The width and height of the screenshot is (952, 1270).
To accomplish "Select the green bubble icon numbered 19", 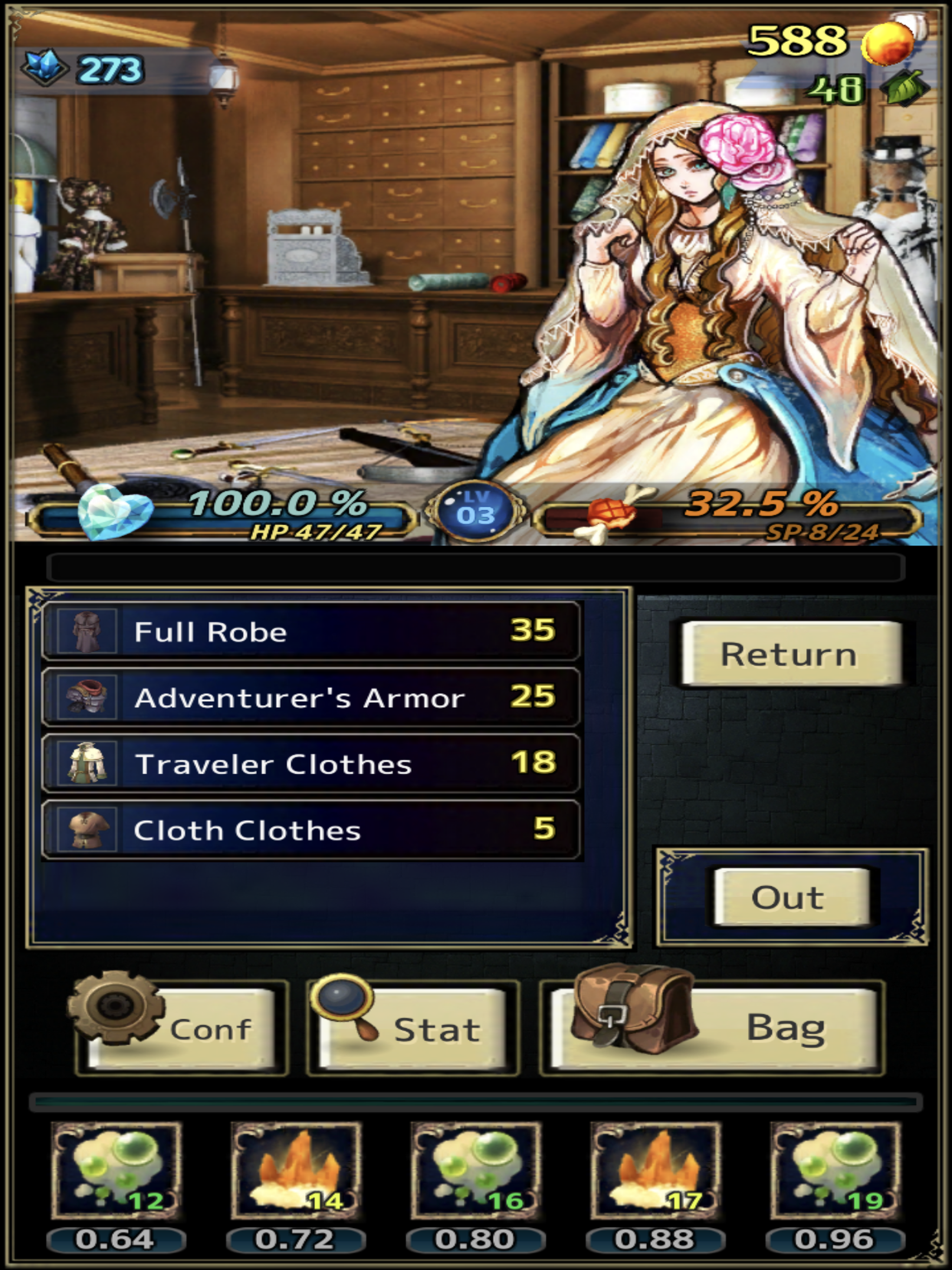I will pos(835,1170).
